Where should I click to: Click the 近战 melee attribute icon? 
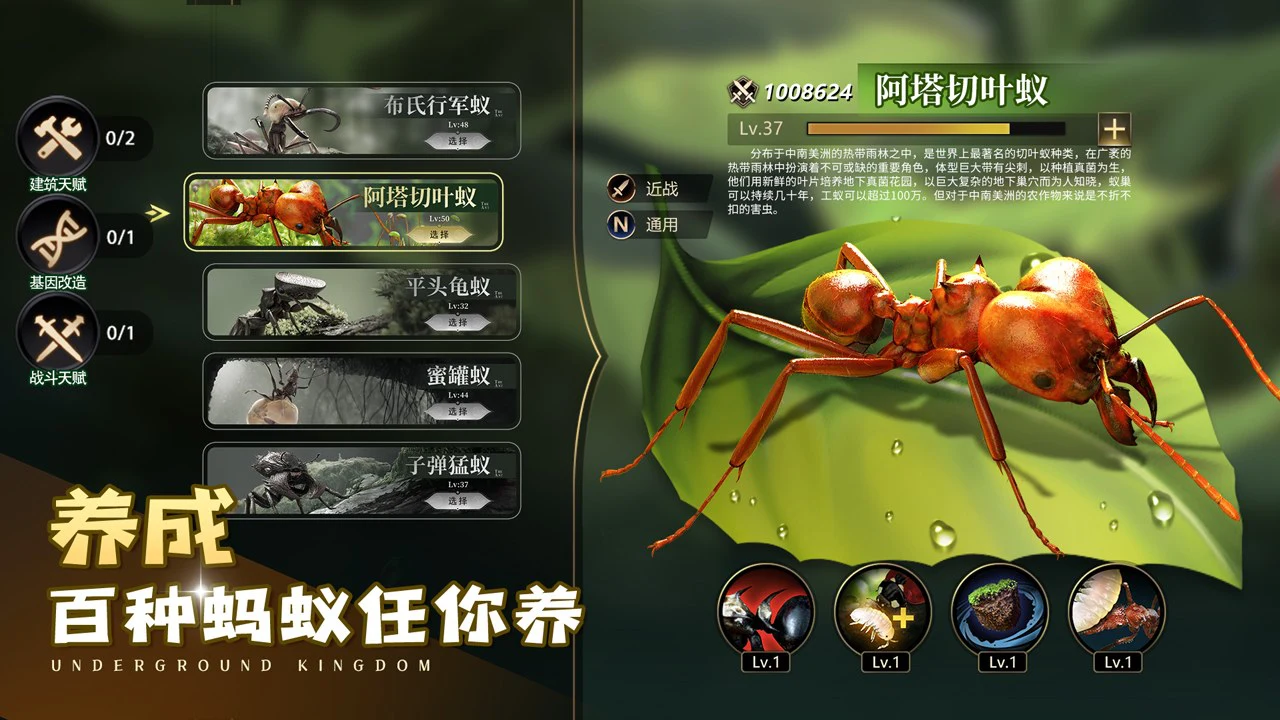click(620, 188)
